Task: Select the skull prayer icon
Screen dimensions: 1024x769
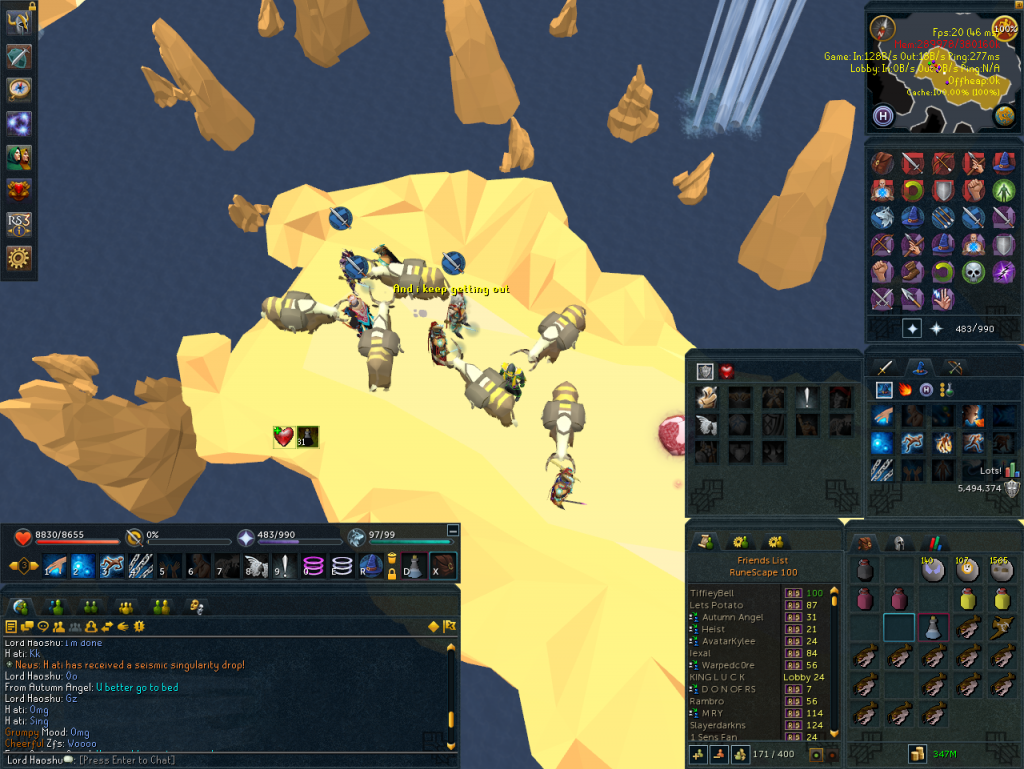Action: pyautogui.click(x=972, y=272)
